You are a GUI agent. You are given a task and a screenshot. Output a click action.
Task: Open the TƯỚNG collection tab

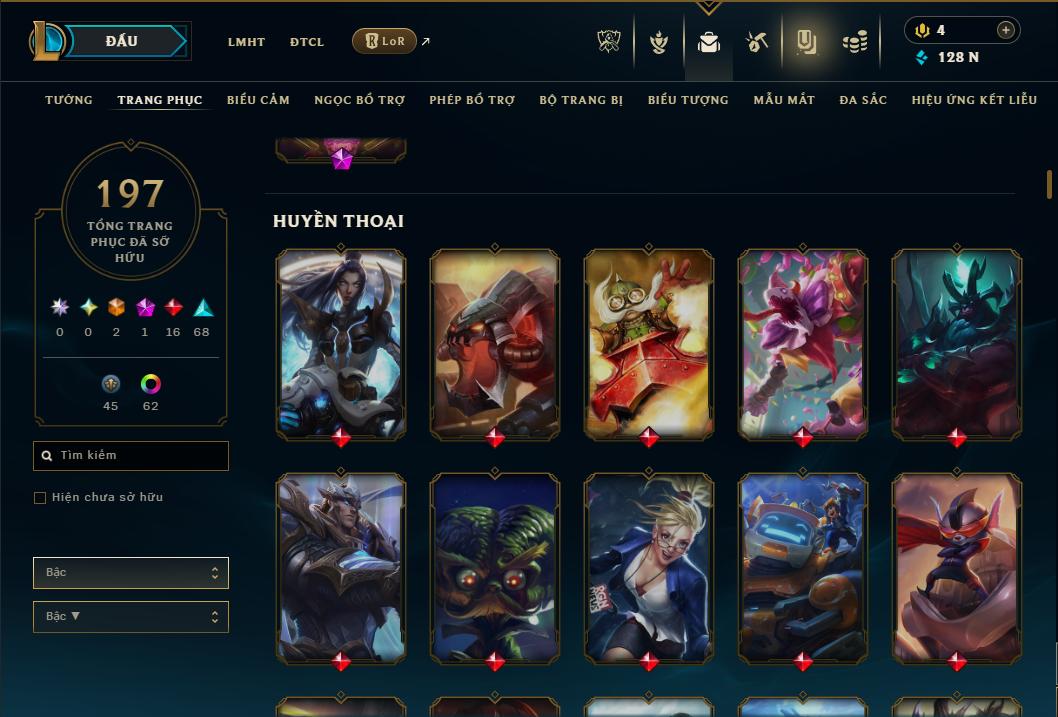69,100
